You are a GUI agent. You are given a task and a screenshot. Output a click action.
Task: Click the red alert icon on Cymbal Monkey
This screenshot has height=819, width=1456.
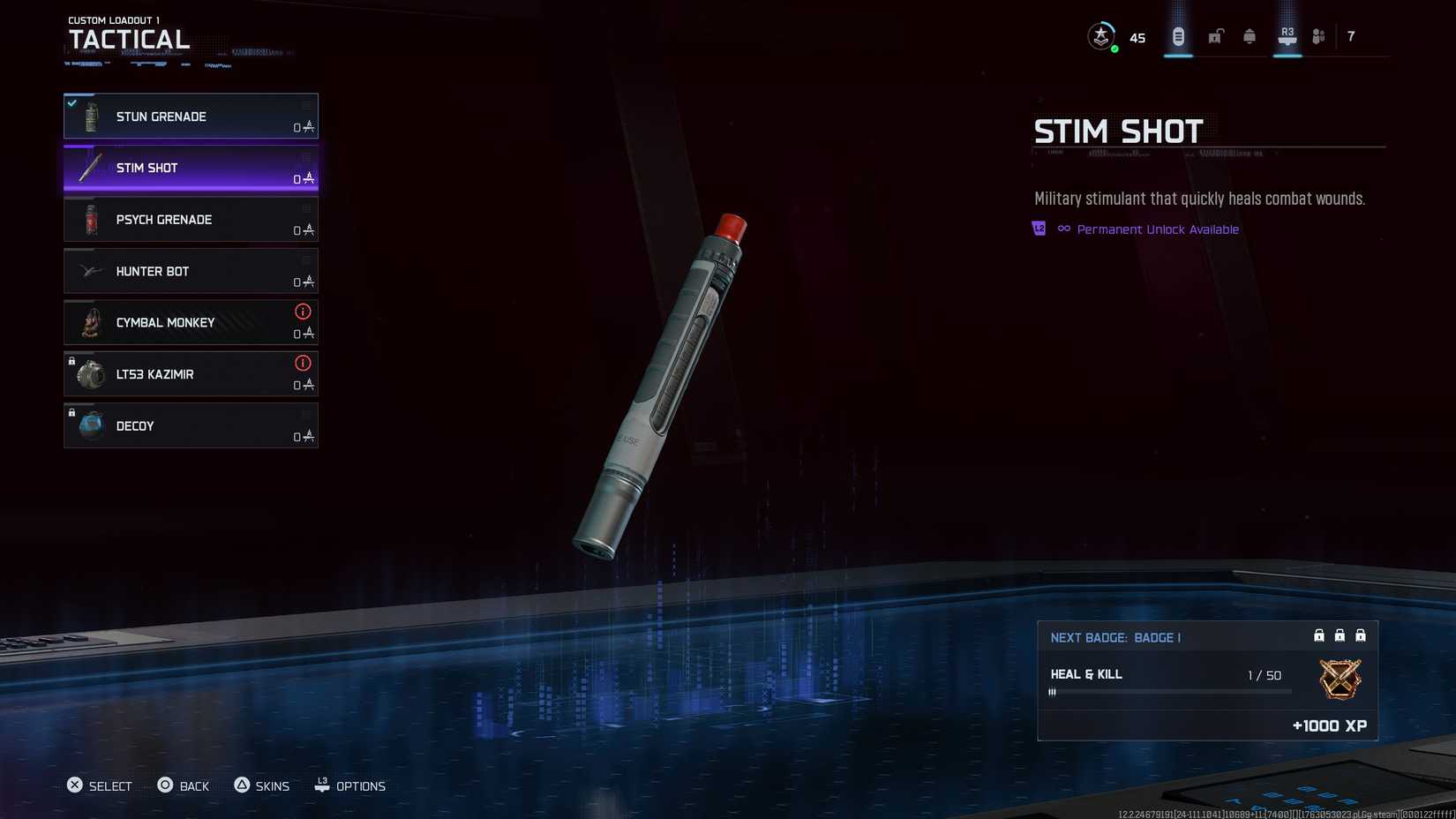pyautogui.click(x=303, y=312)
